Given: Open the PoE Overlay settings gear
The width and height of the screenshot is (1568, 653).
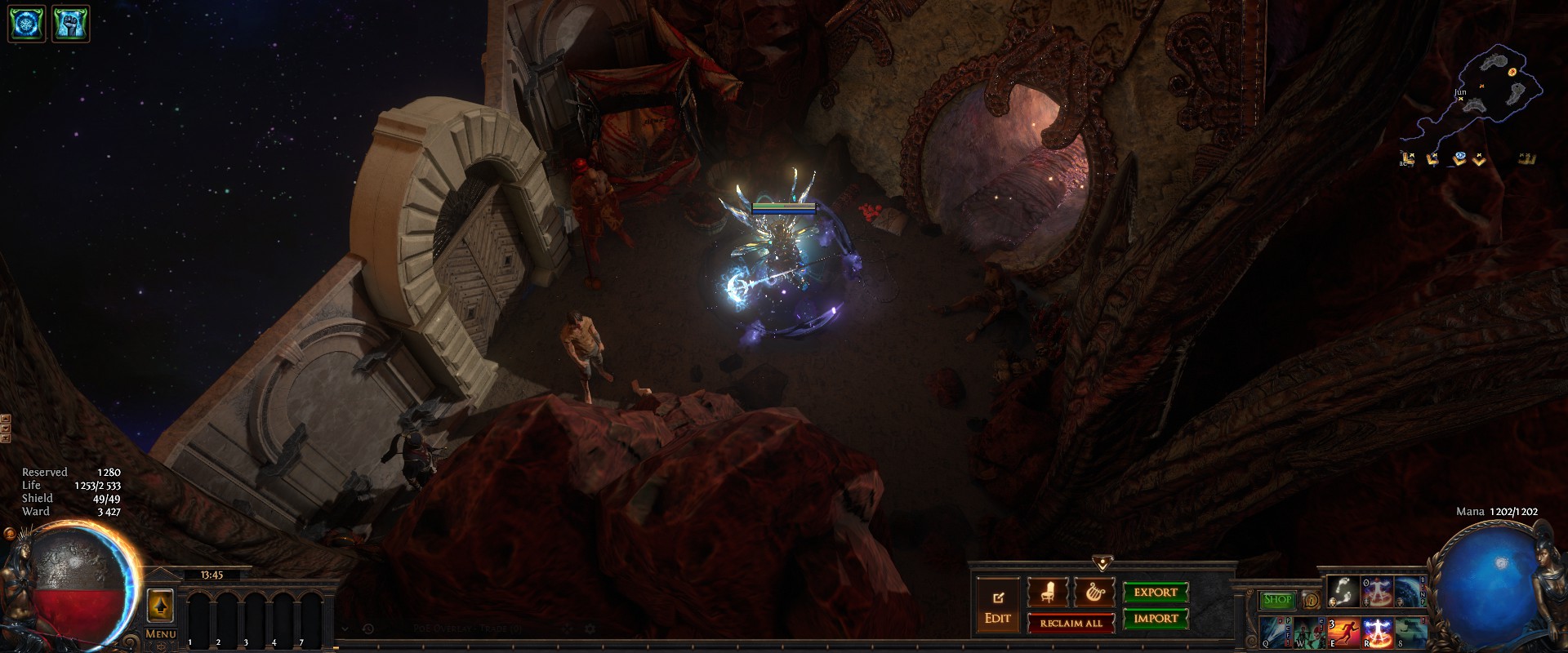Looking at the screenshot, I should pyautogui.click(x=590, y=629).
